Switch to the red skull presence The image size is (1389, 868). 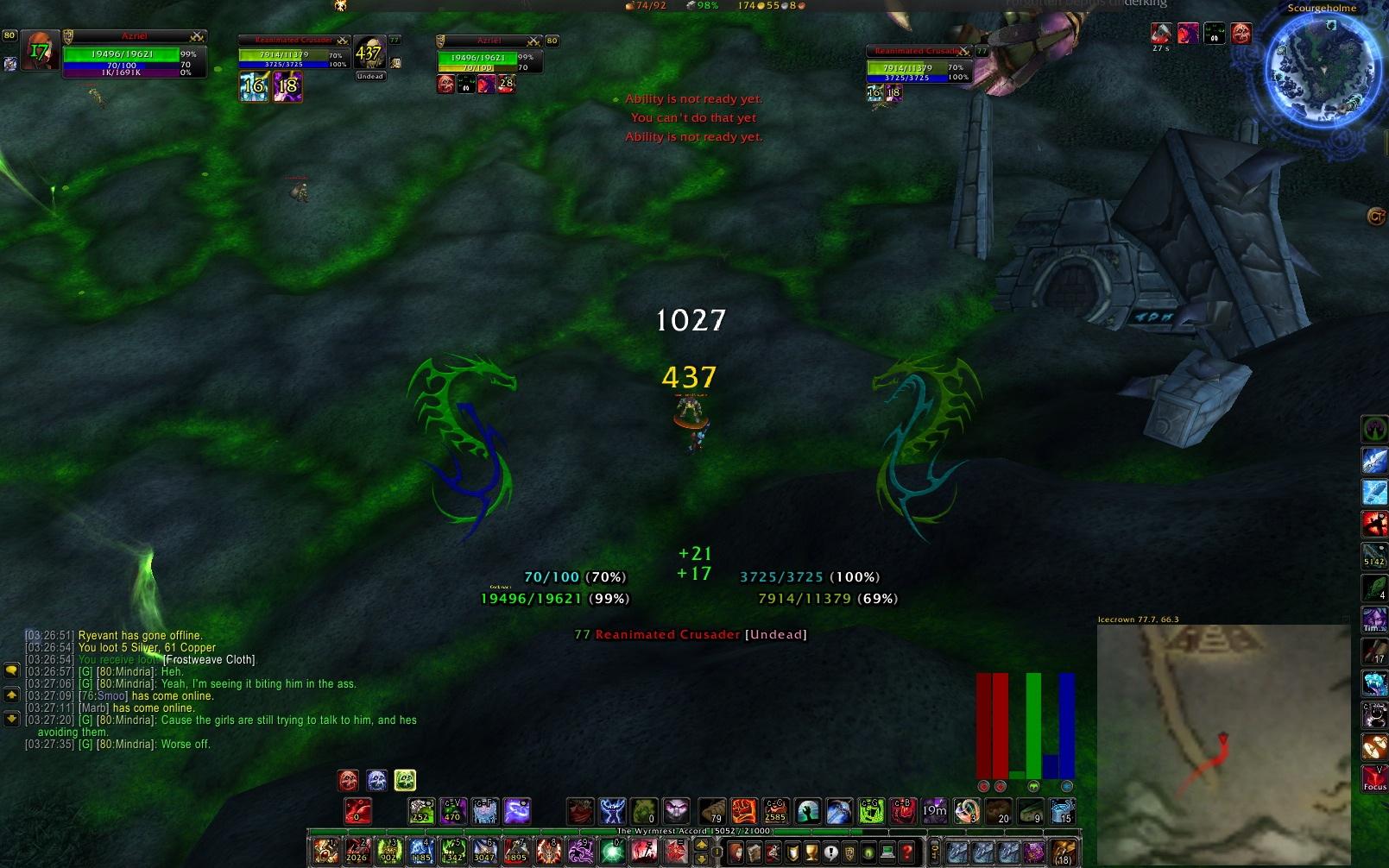pyautogui.click(x=348, y=781)
